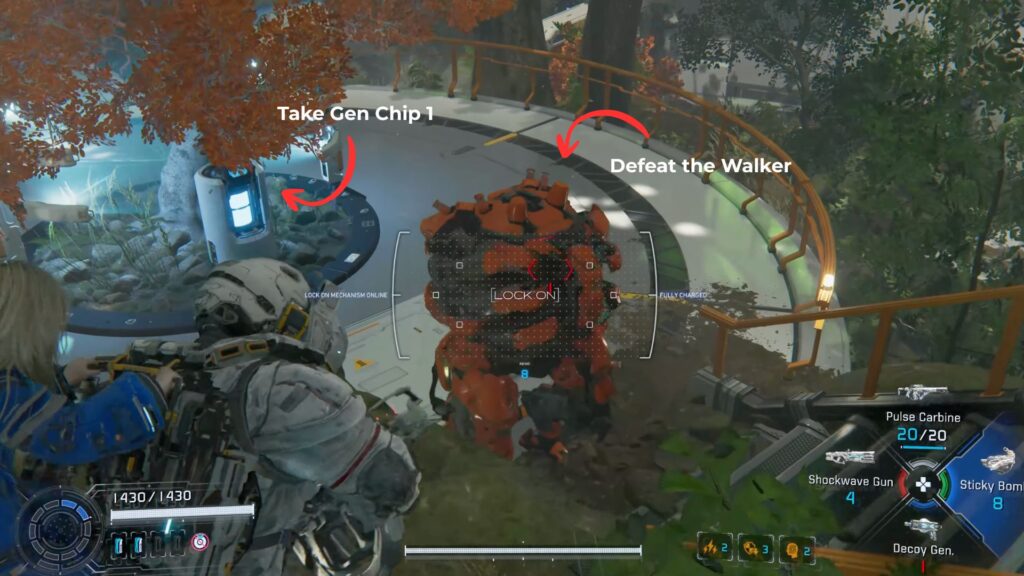
Task: Click the circular segmented gauge dial
Action: tap(63, 530)
